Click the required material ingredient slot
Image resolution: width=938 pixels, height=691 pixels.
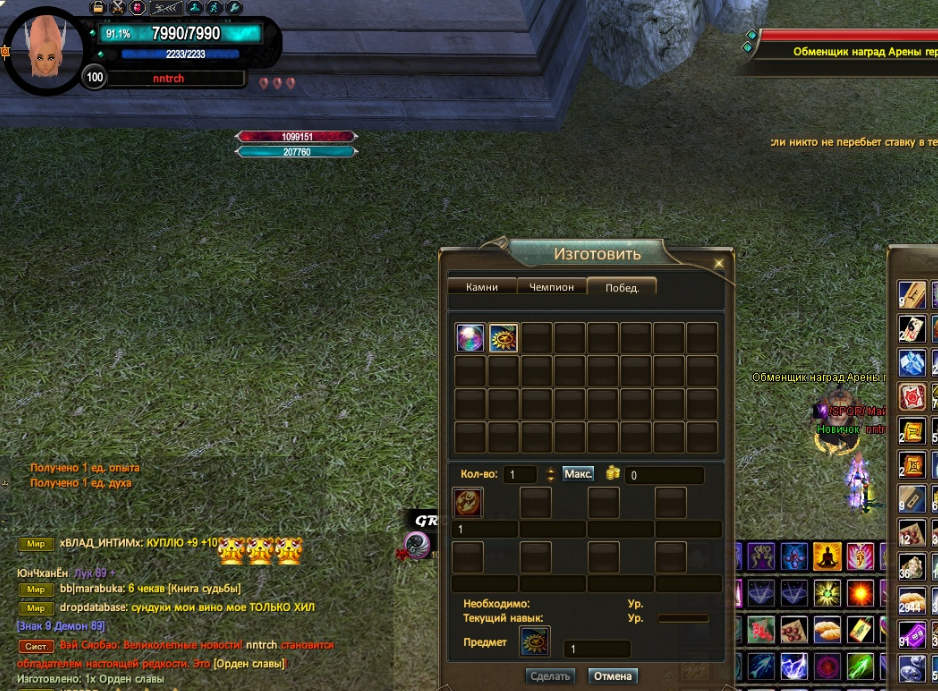click(x=468, y=502)
